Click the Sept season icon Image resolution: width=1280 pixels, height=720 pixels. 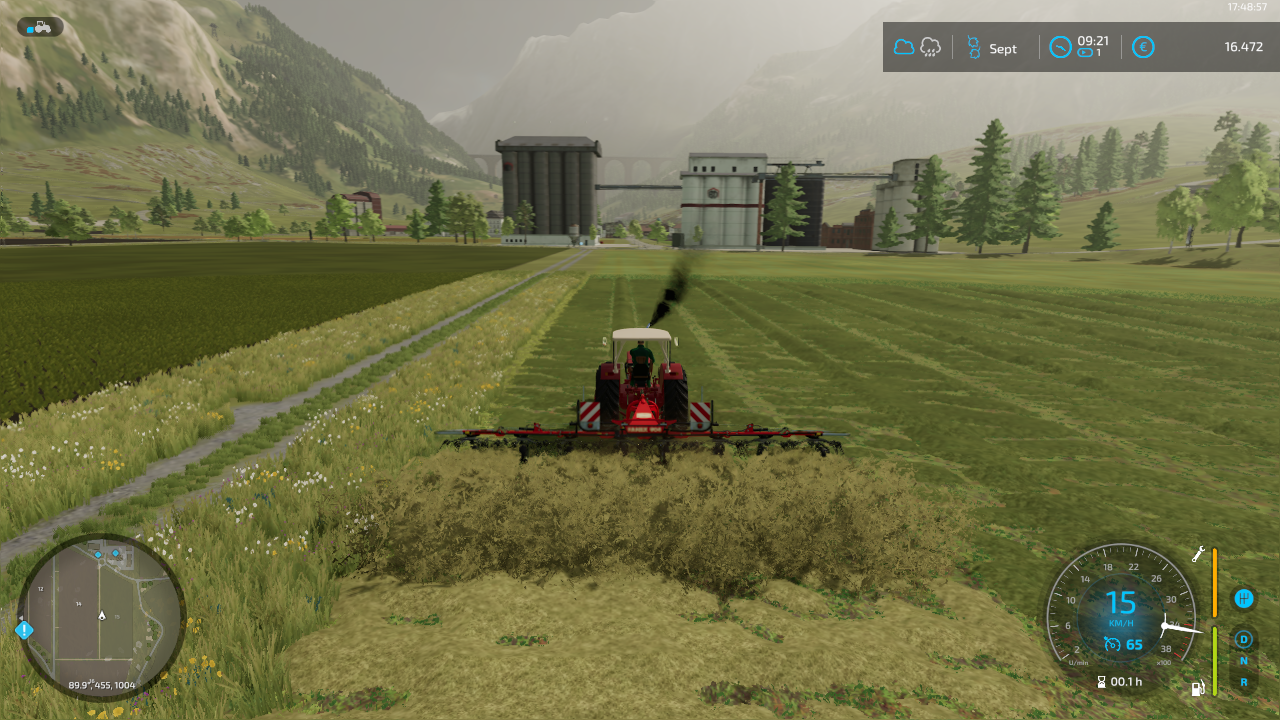[x=975, y=48]
